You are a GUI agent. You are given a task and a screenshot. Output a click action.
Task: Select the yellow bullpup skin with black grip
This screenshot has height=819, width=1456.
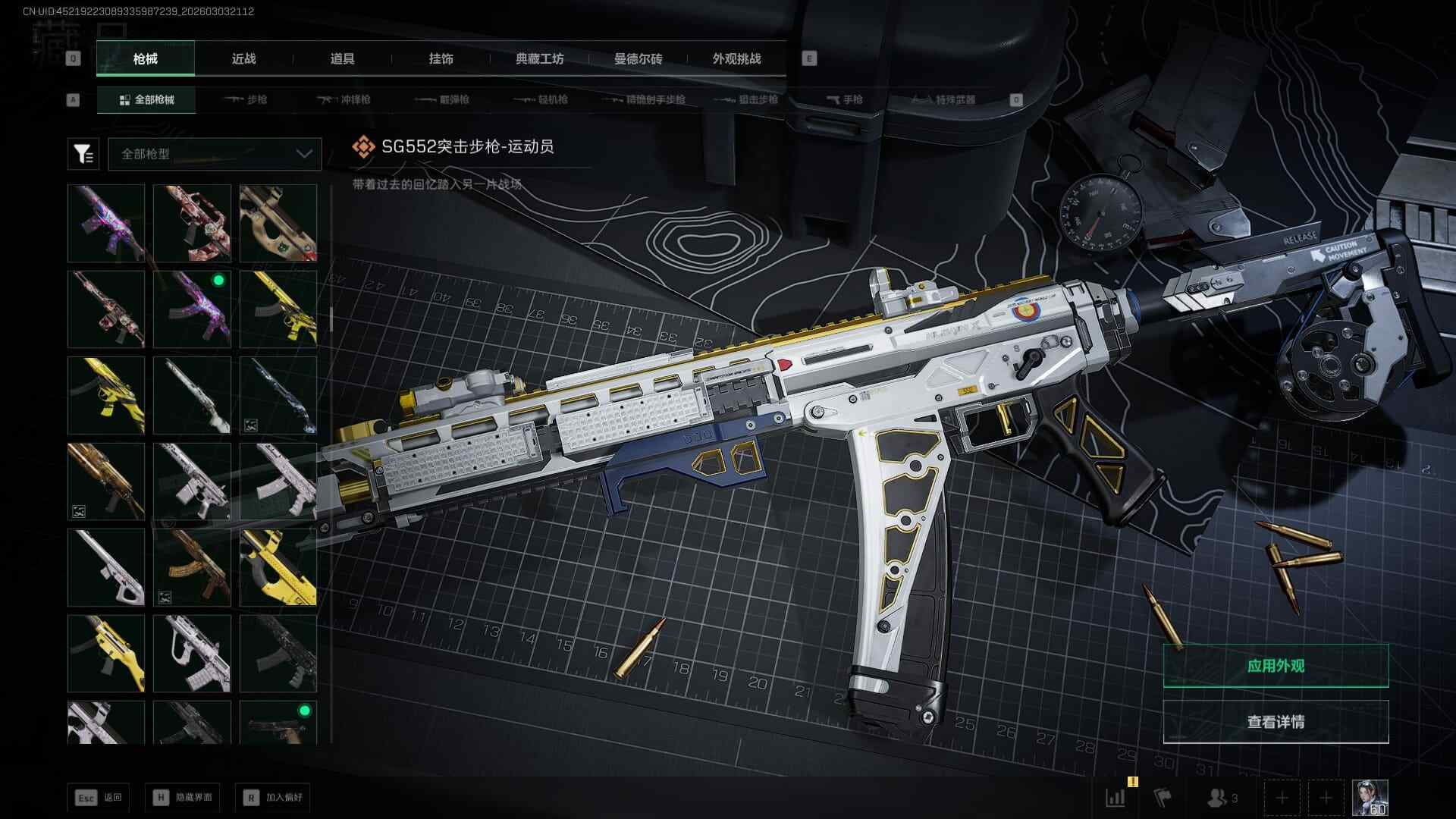(278, 567)
